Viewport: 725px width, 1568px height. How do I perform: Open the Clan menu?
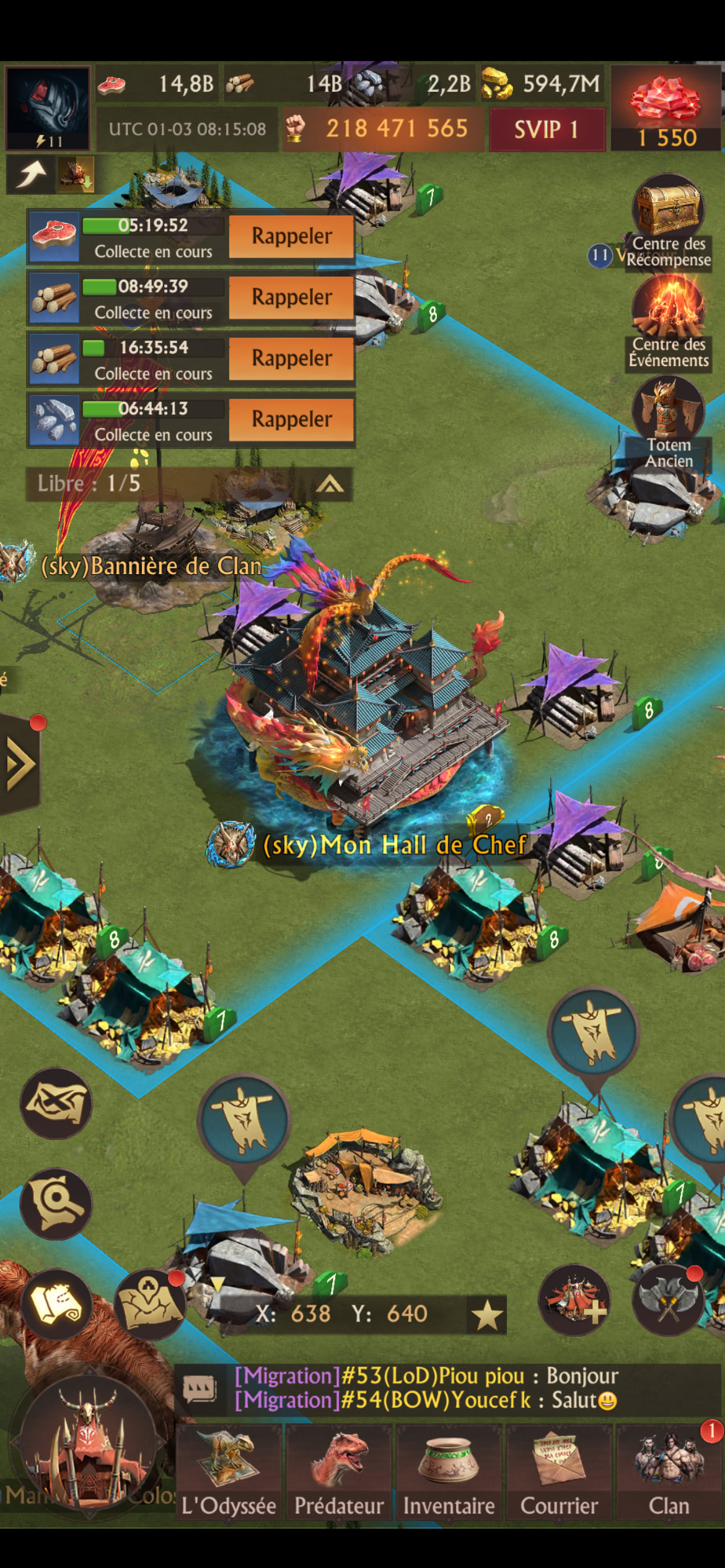pos(669,1471)
